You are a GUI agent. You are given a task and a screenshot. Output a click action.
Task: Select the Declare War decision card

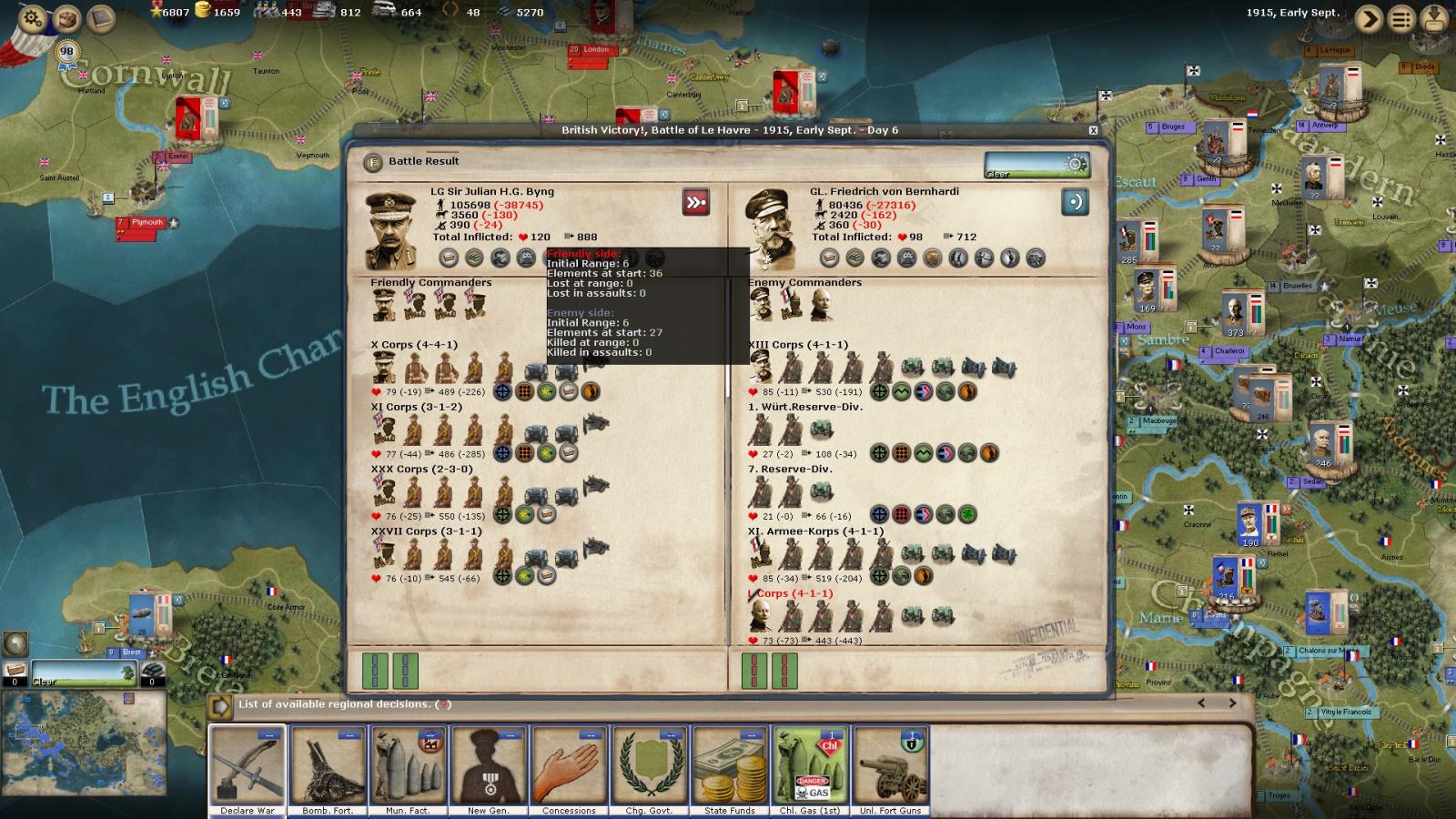click(x=248, y=769)
